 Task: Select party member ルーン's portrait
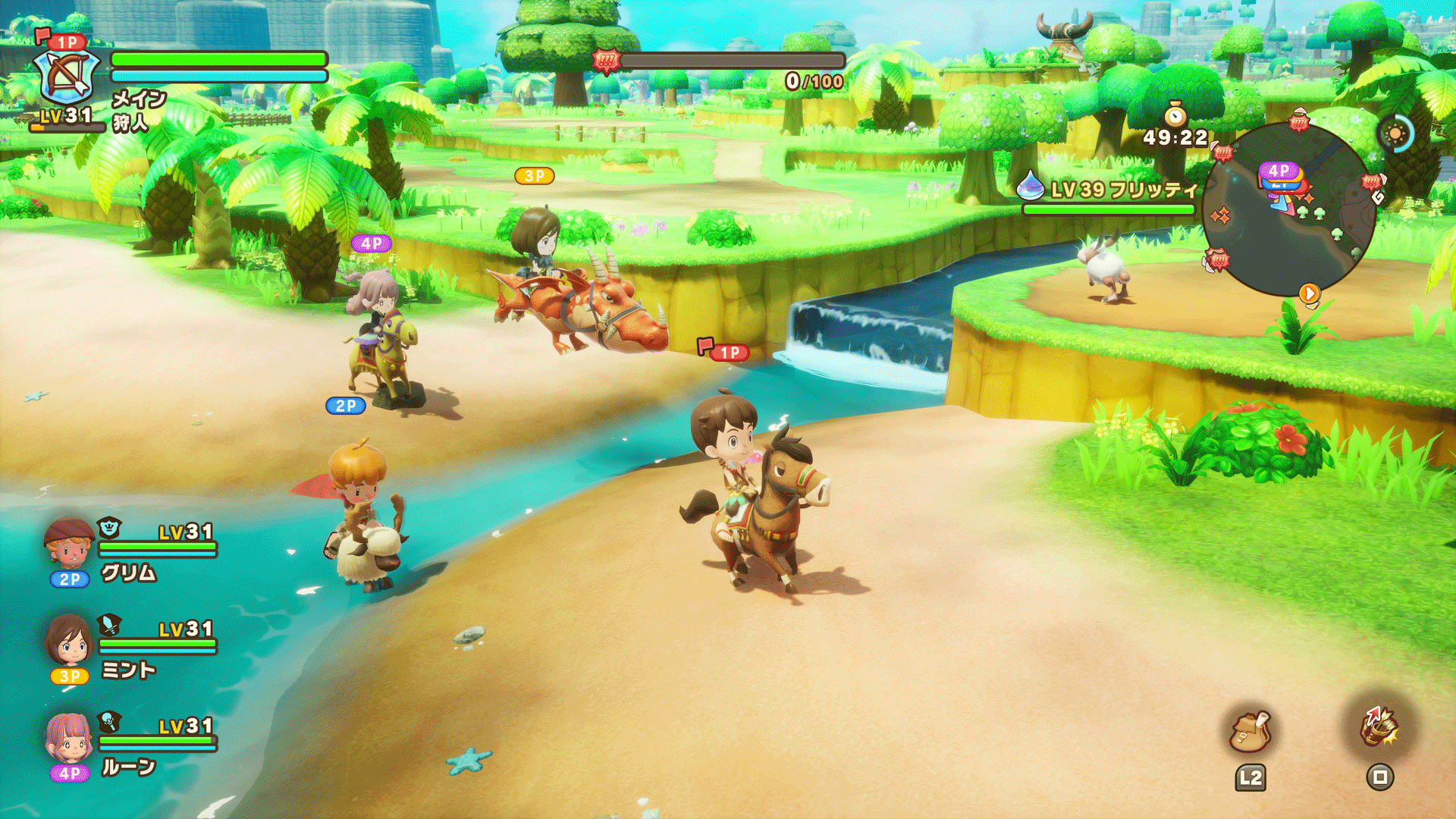(x=69, y=737)
